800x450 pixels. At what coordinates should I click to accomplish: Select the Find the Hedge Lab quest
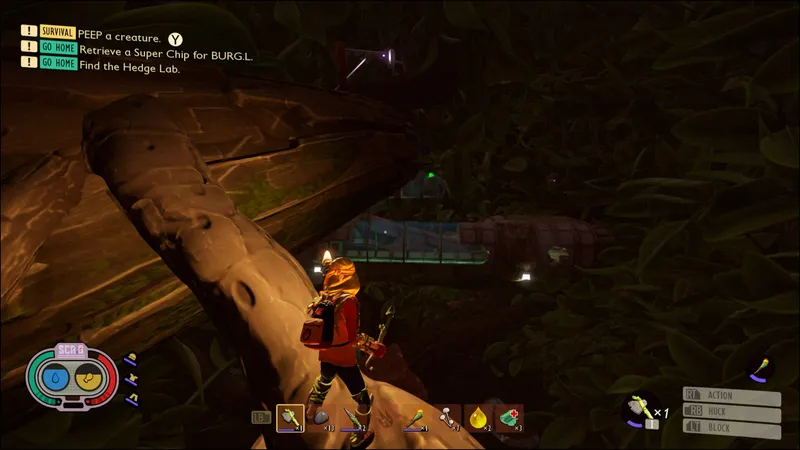tap(128, 69)
